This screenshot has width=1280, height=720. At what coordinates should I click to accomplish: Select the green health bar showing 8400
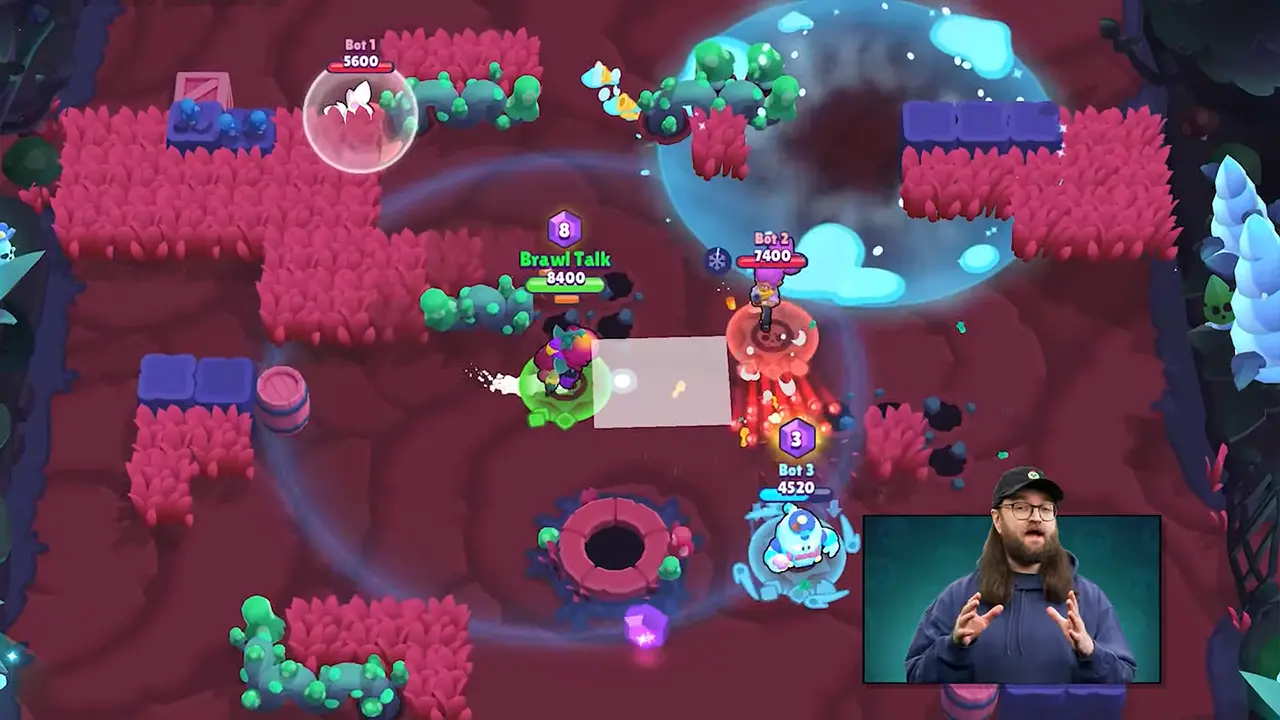click(565, 281)
